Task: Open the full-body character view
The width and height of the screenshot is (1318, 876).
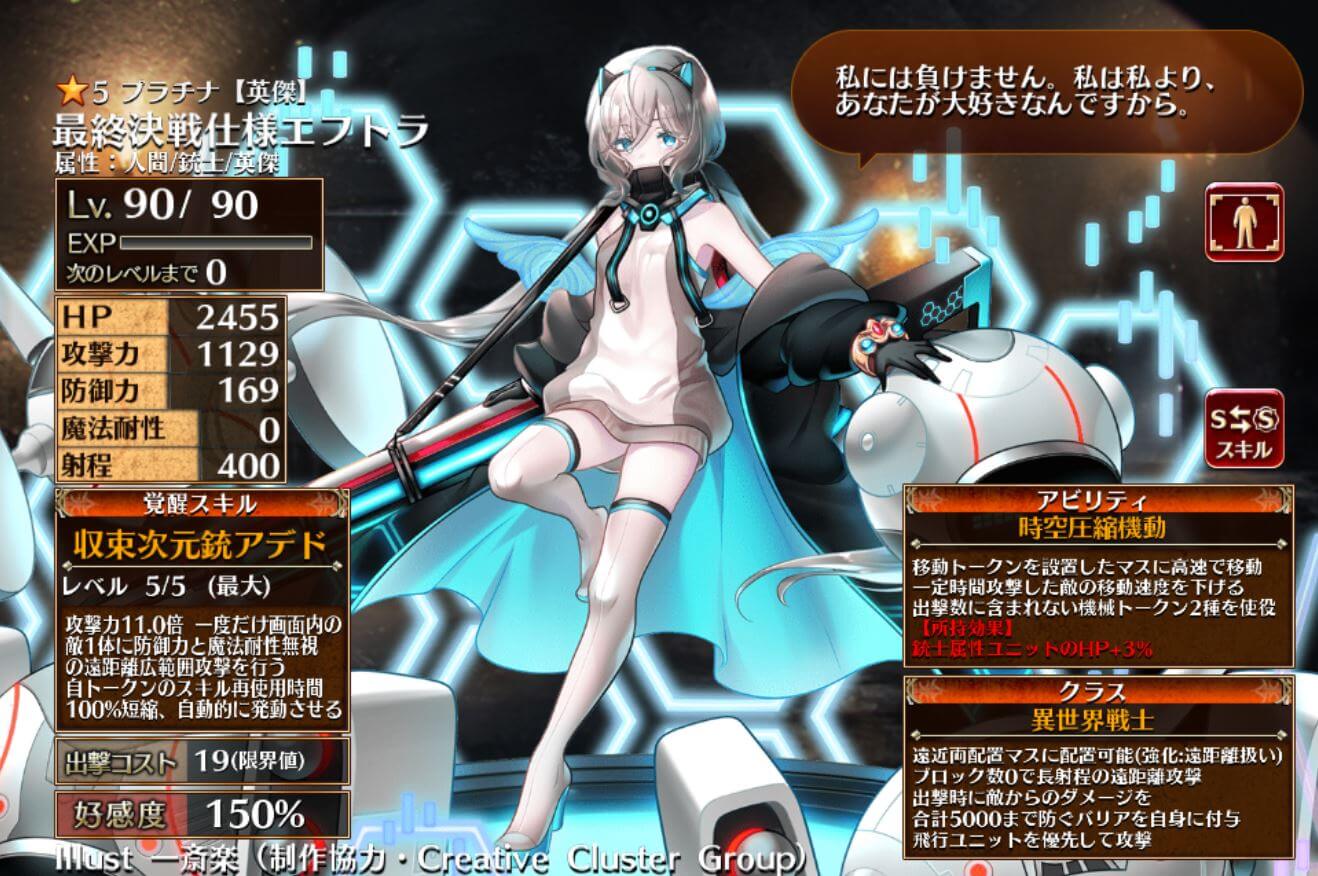Action: (x=1244, y=221)
